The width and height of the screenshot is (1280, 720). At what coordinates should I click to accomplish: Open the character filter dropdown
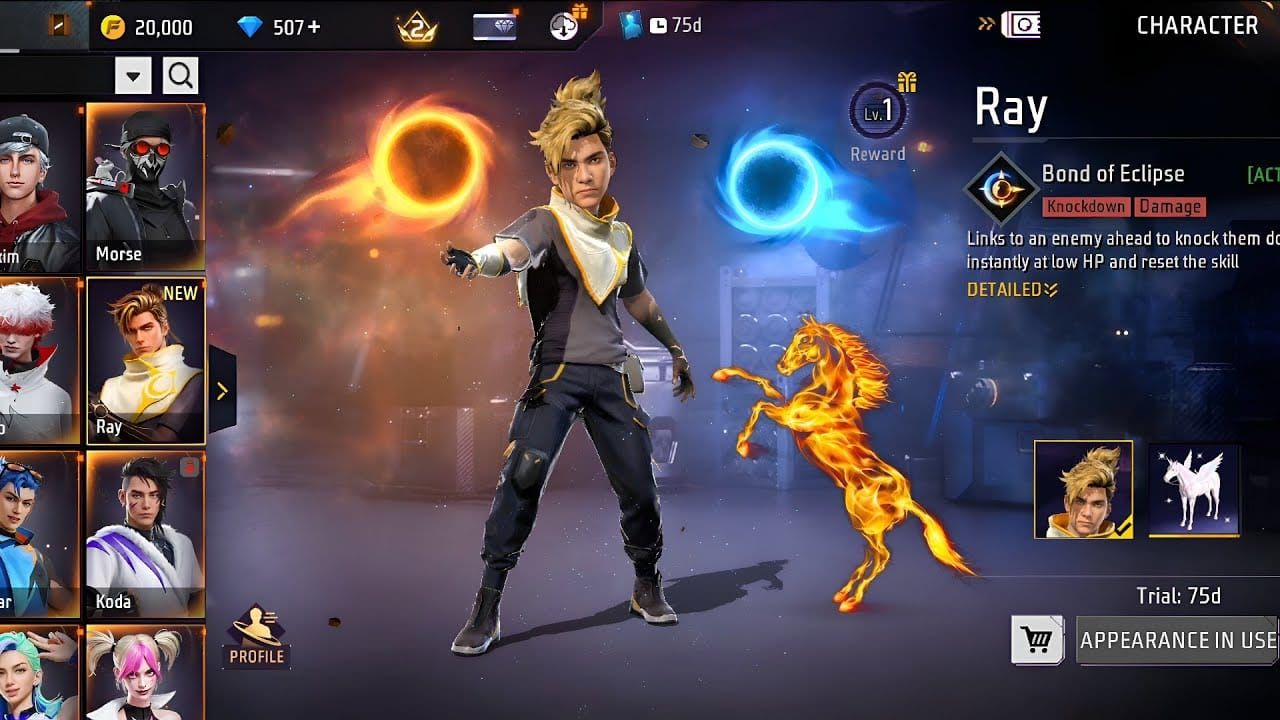131,75
